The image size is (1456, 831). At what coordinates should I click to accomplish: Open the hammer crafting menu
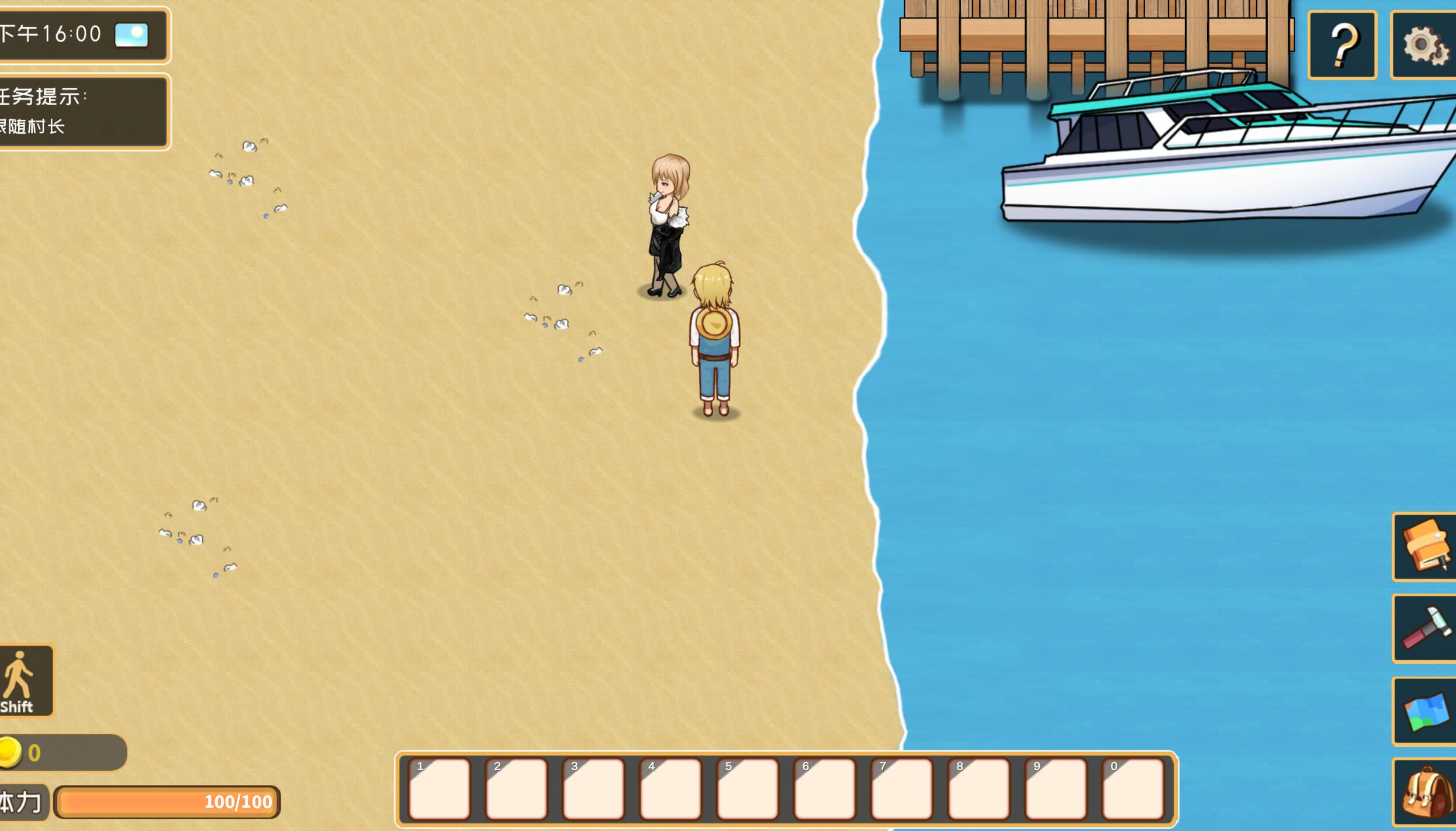(1425, 628)
